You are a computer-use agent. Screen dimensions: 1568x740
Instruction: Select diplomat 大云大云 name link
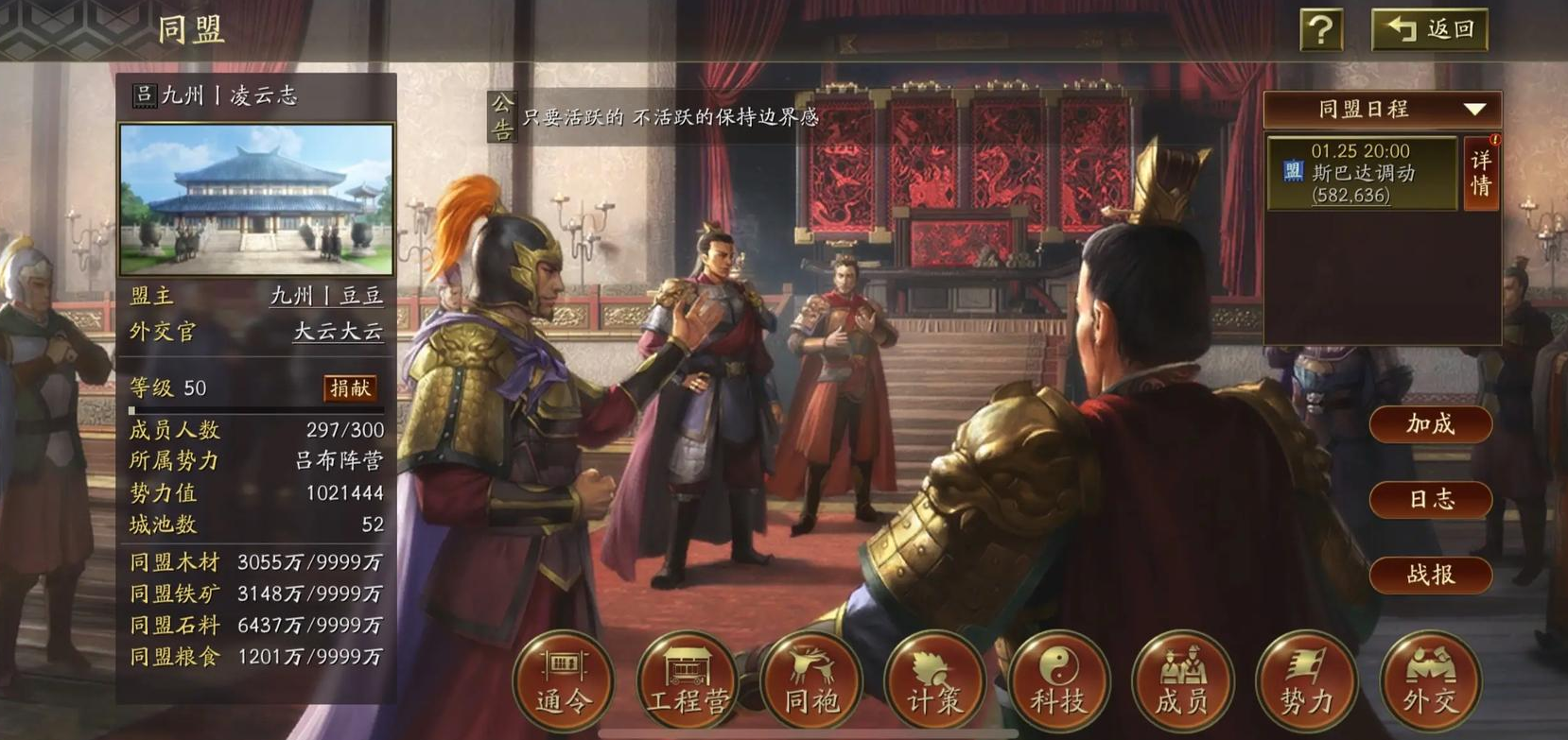[x=336, y=332]
